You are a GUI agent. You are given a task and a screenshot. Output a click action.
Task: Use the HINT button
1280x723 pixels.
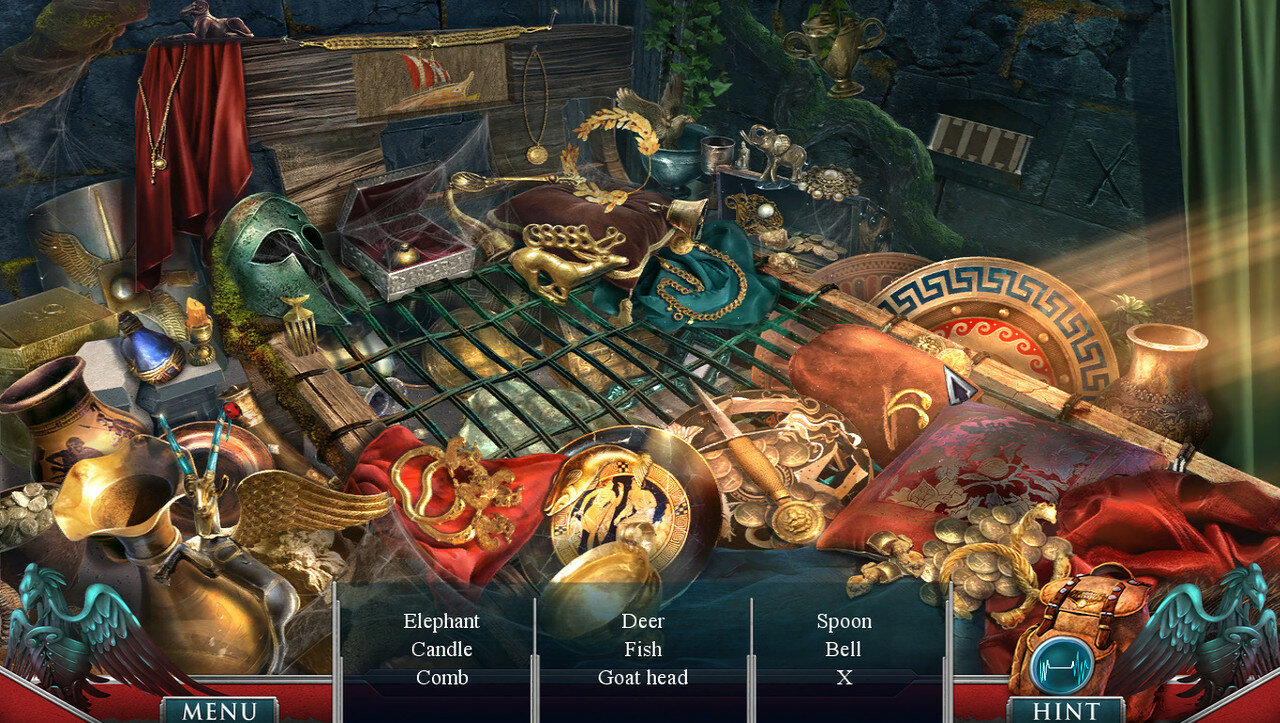[1065, 710]
